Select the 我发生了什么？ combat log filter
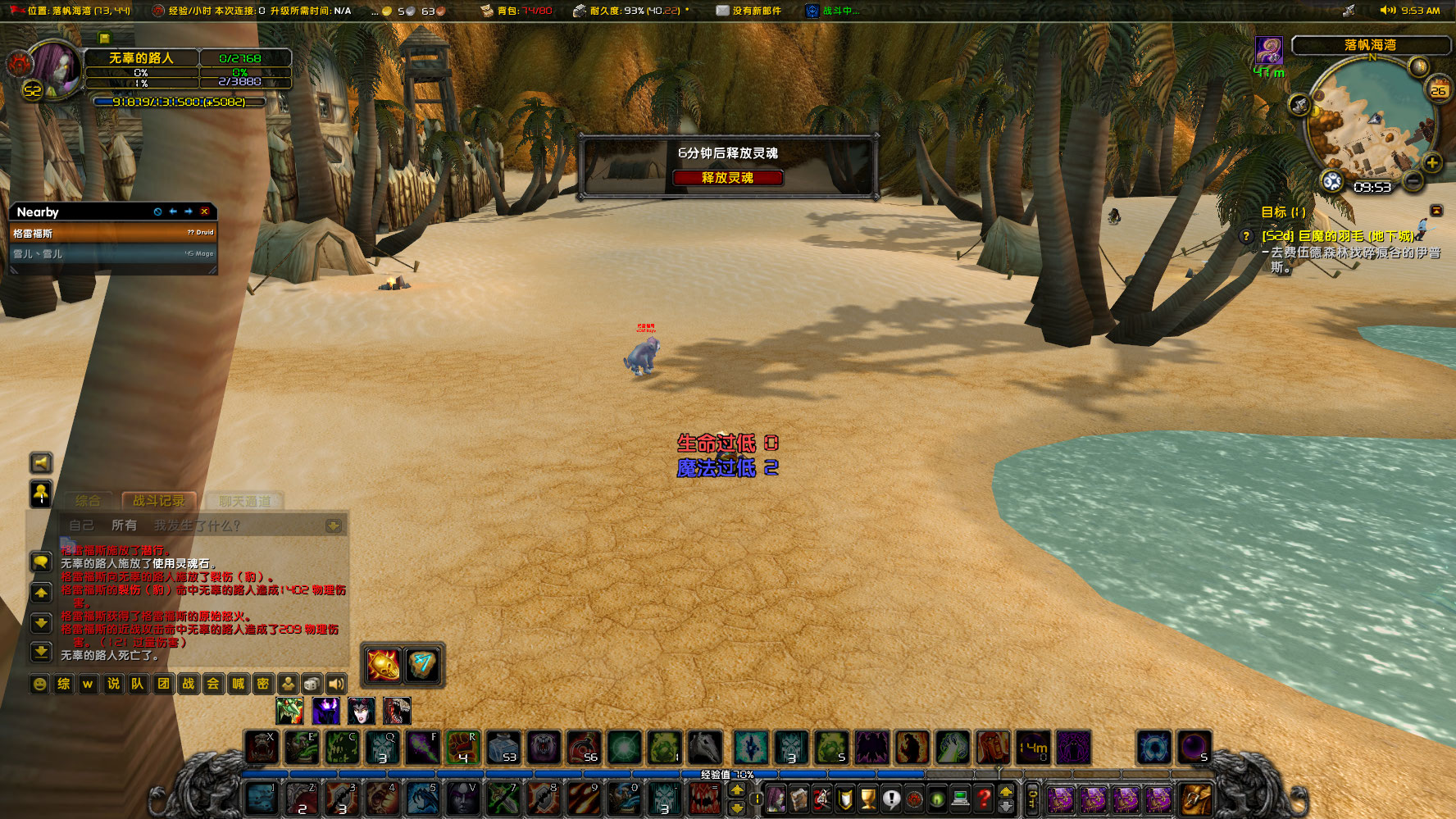 click(x=197, y=526)
